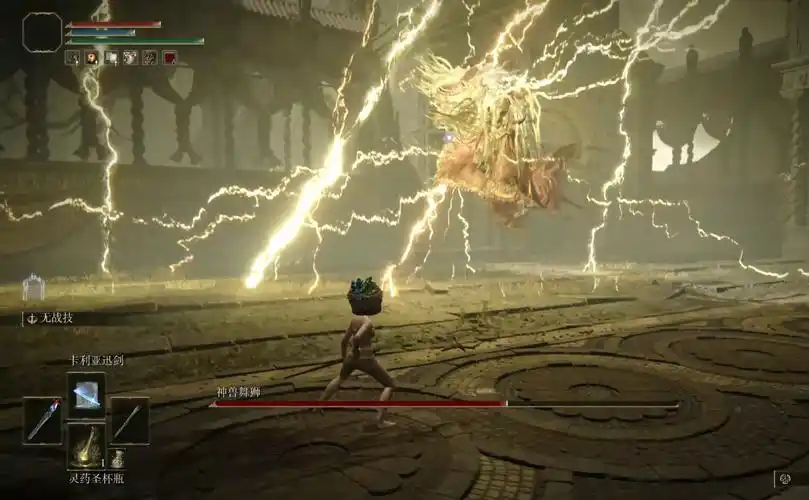Click the orange fiery-face status buff icon

(91, 58)
